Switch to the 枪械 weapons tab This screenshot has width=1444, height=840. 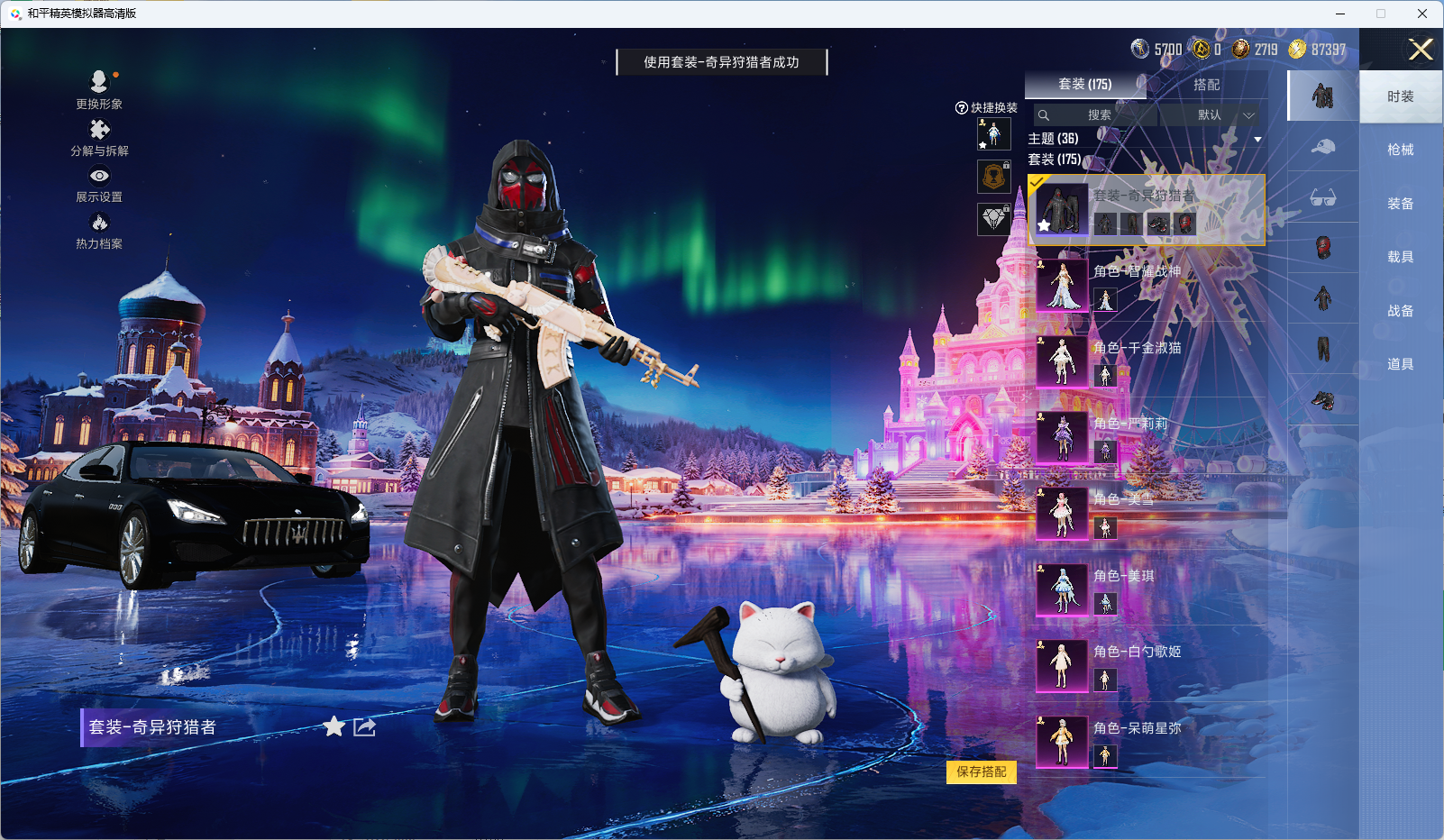pos(1401,150)
